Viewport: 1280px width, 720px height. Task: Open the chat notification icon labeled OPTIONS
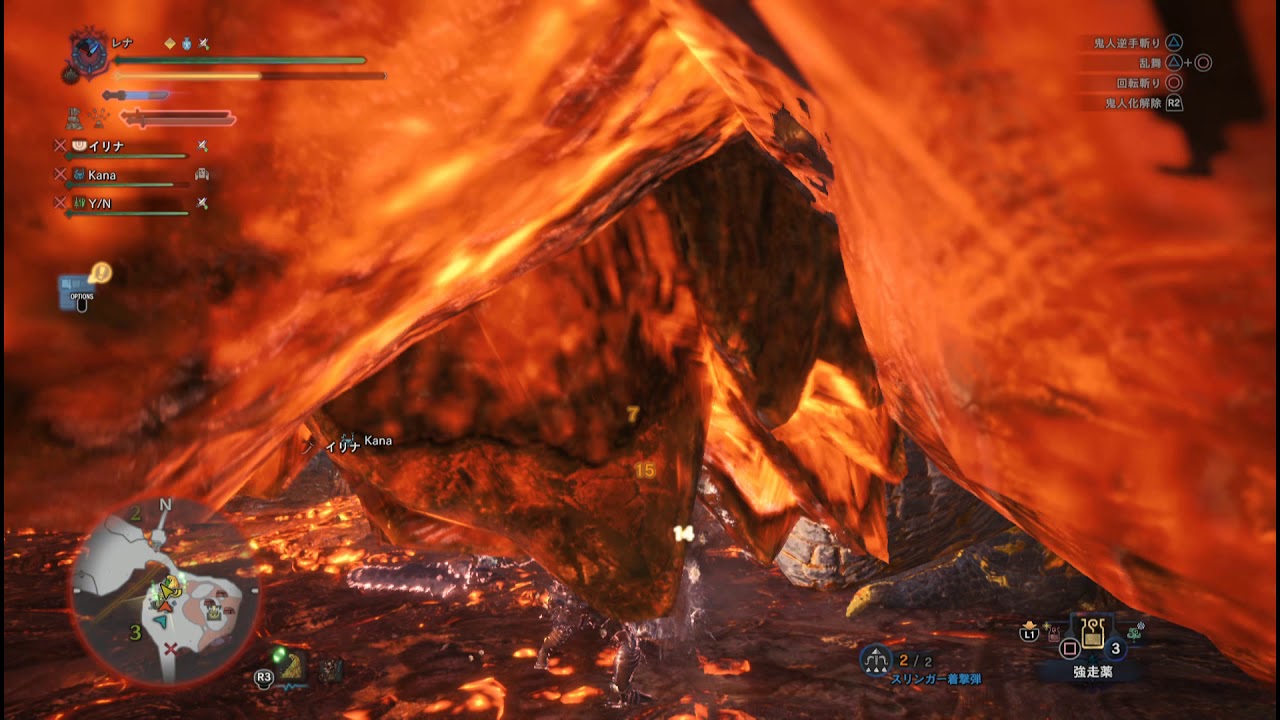(80, 289)
